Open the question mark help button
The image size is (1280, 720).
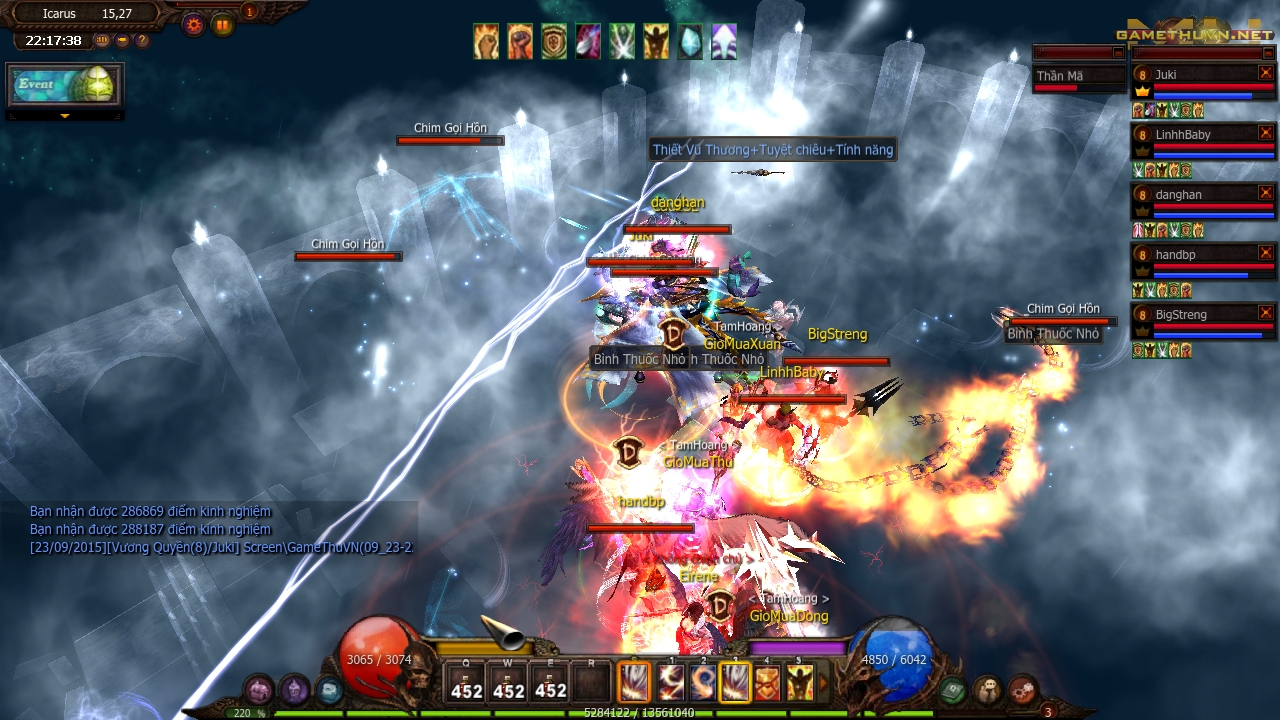(x=142, y=41)
